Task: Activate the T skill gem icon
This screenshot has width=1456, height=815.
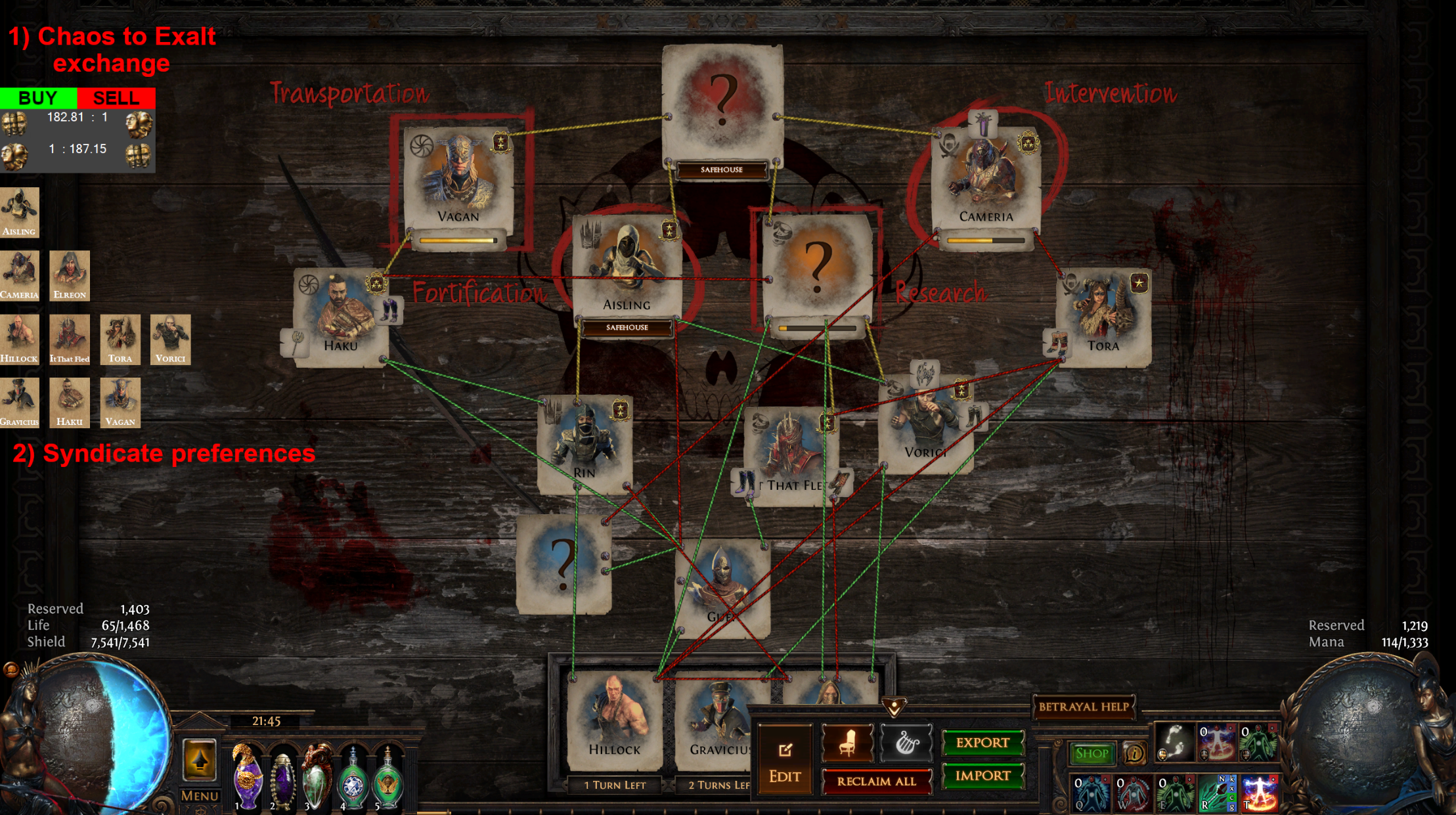Action: click(x=1259, y=793)
